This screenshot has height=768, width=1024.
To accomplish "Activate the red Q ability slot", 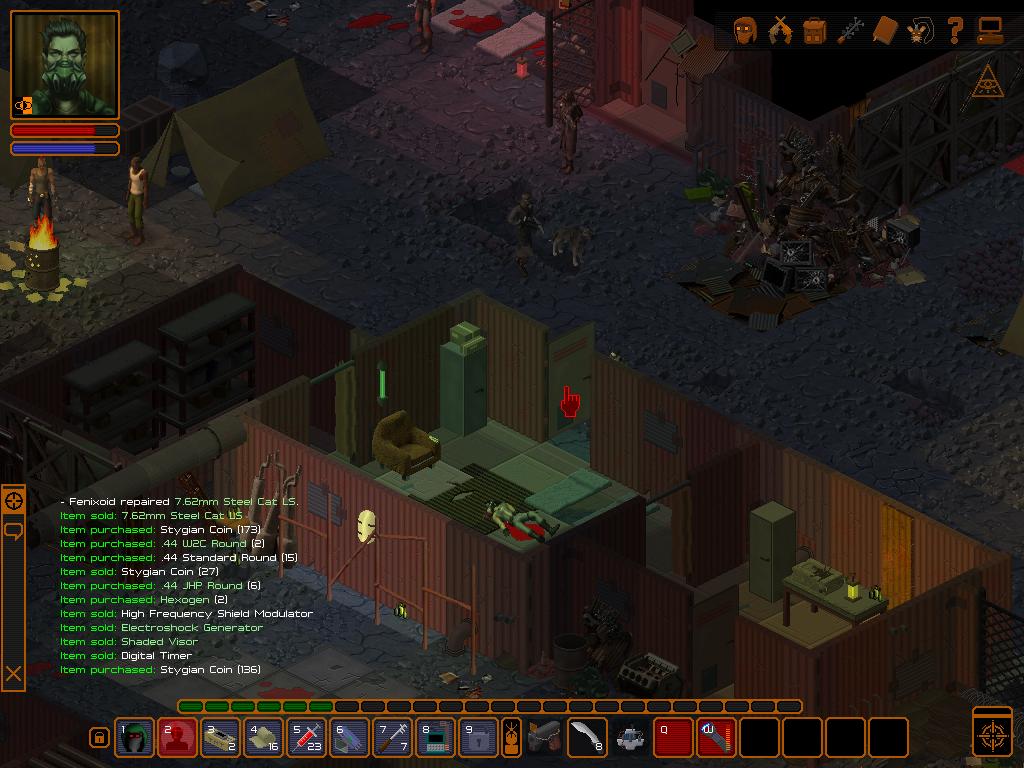I will 673,738.
